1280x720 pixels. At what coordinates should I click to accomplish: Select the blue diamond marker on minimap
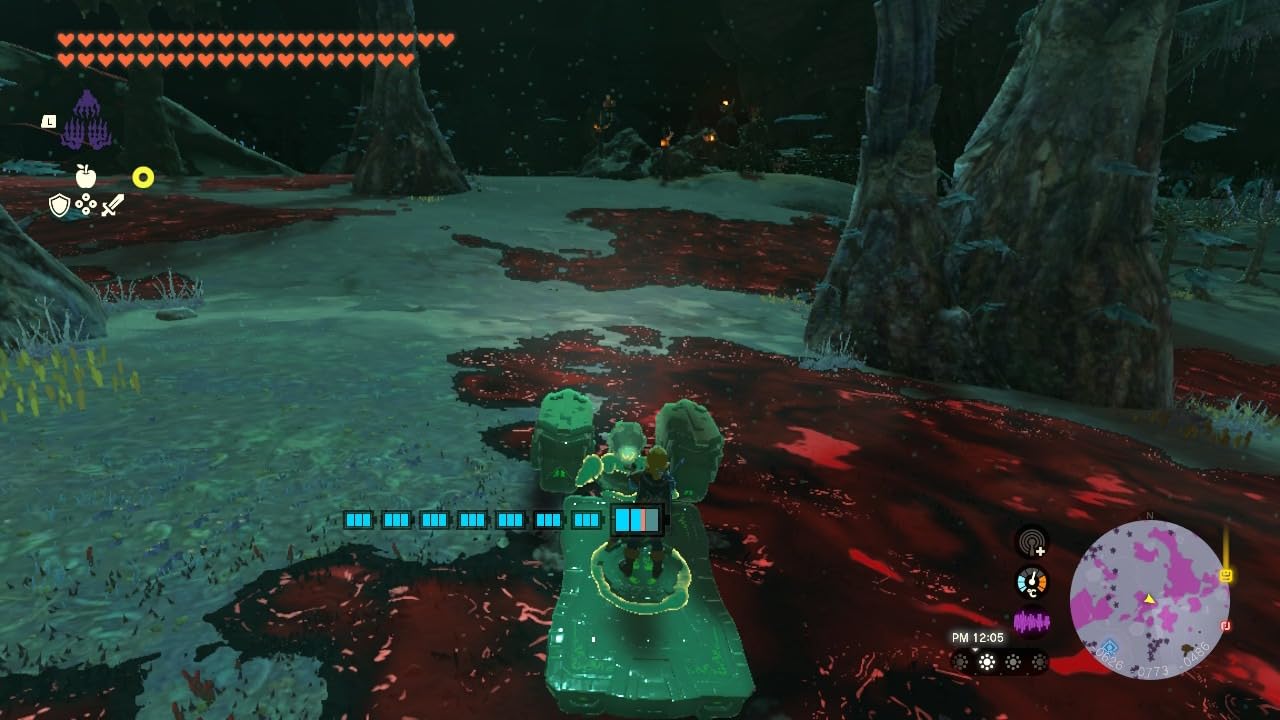point(1108,647)
